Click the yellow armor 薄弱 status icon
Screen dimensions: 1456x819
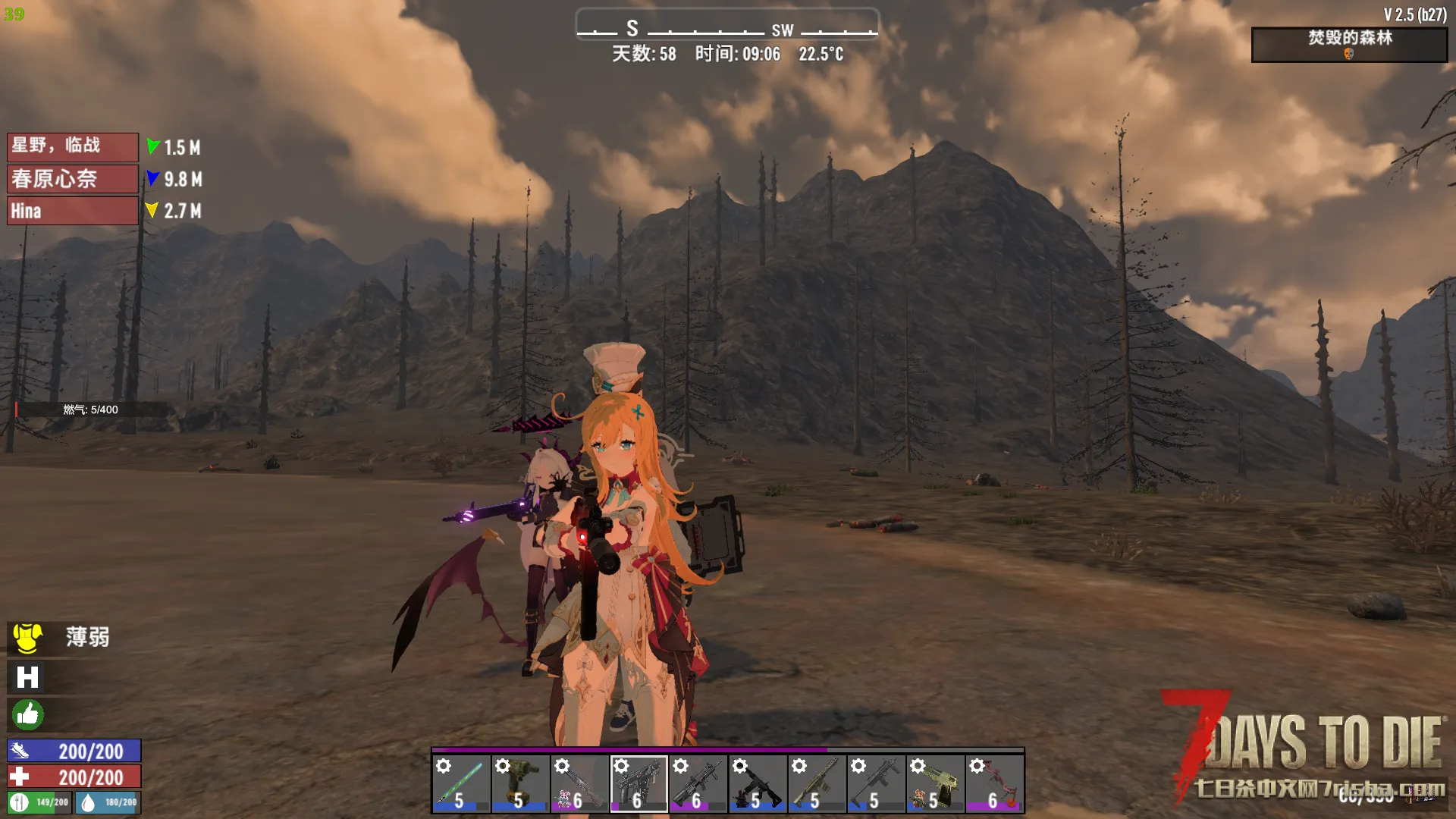coord(28,638)
